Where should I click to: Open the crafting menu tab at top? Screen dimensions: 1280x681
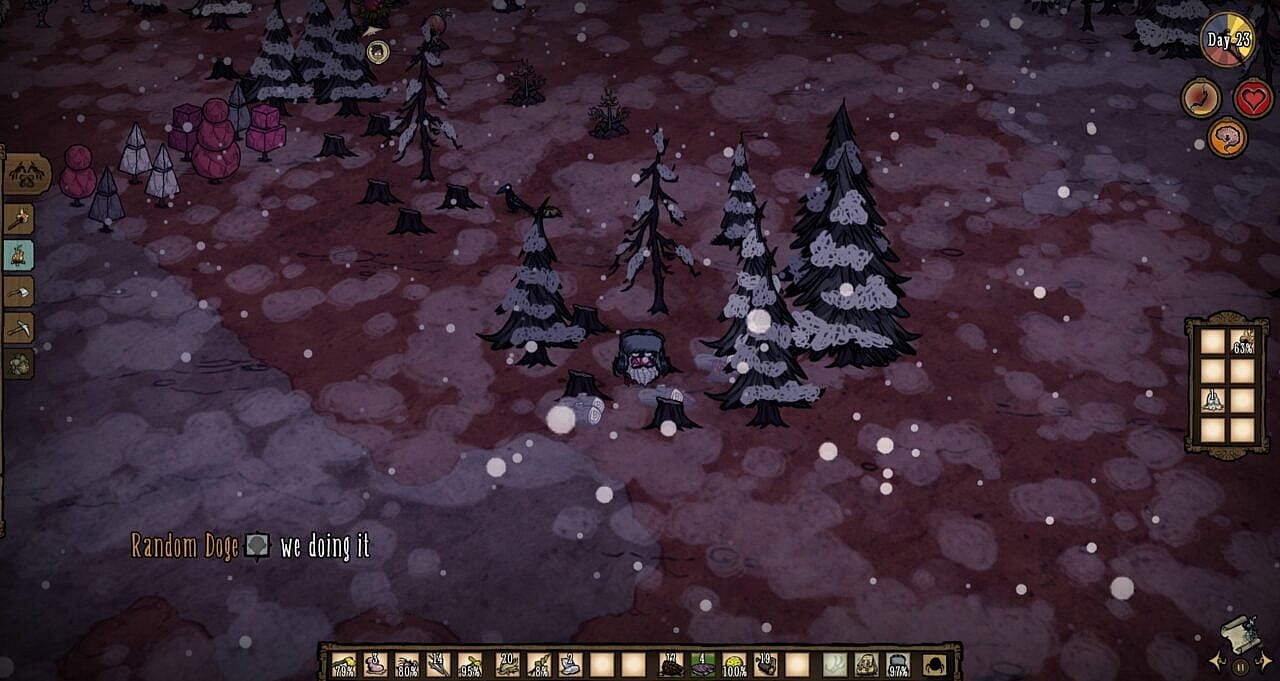point(27,174)
